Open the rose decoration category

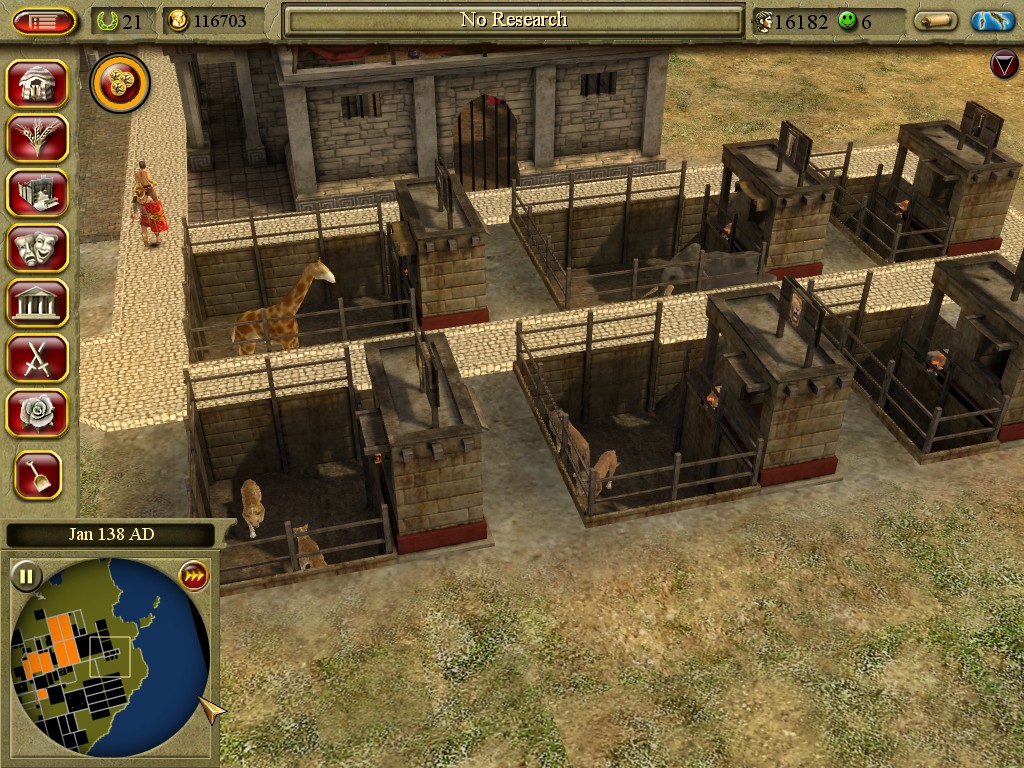pyautogui.click(x=37, y=412)
